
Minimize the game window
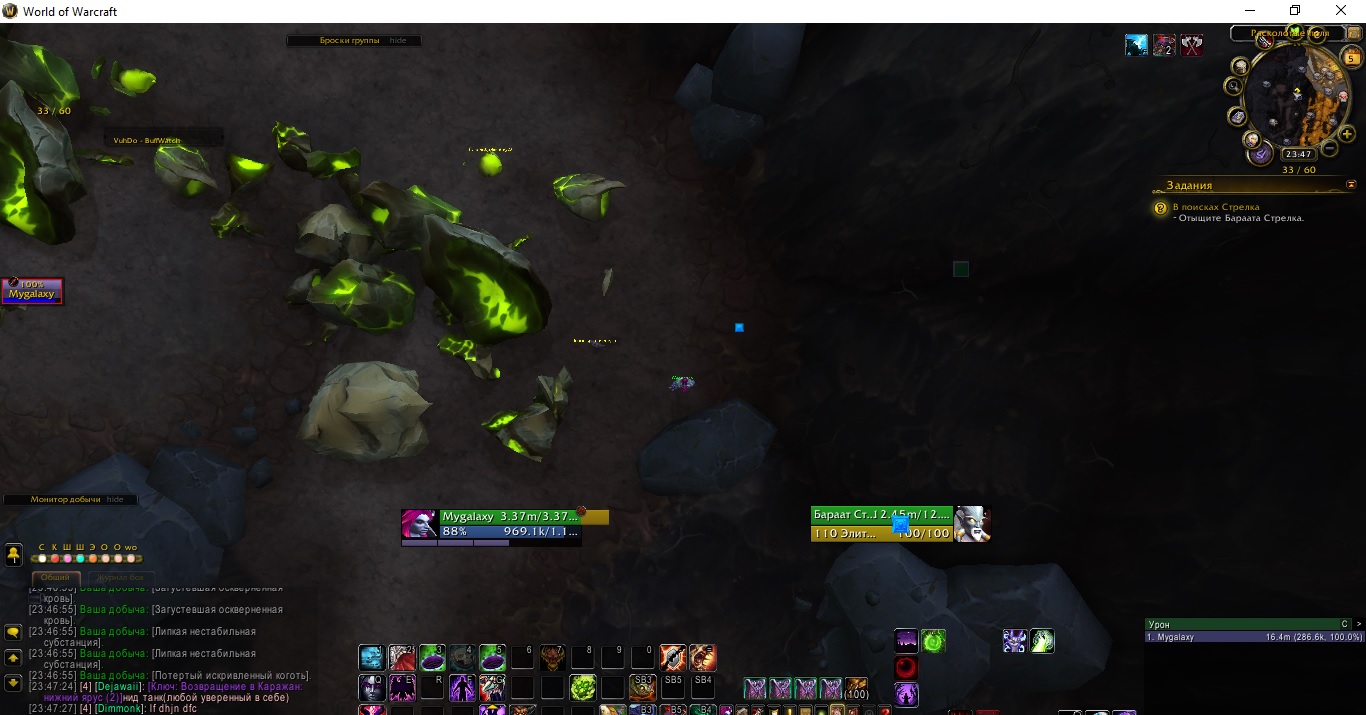[x=1249, y=11]
